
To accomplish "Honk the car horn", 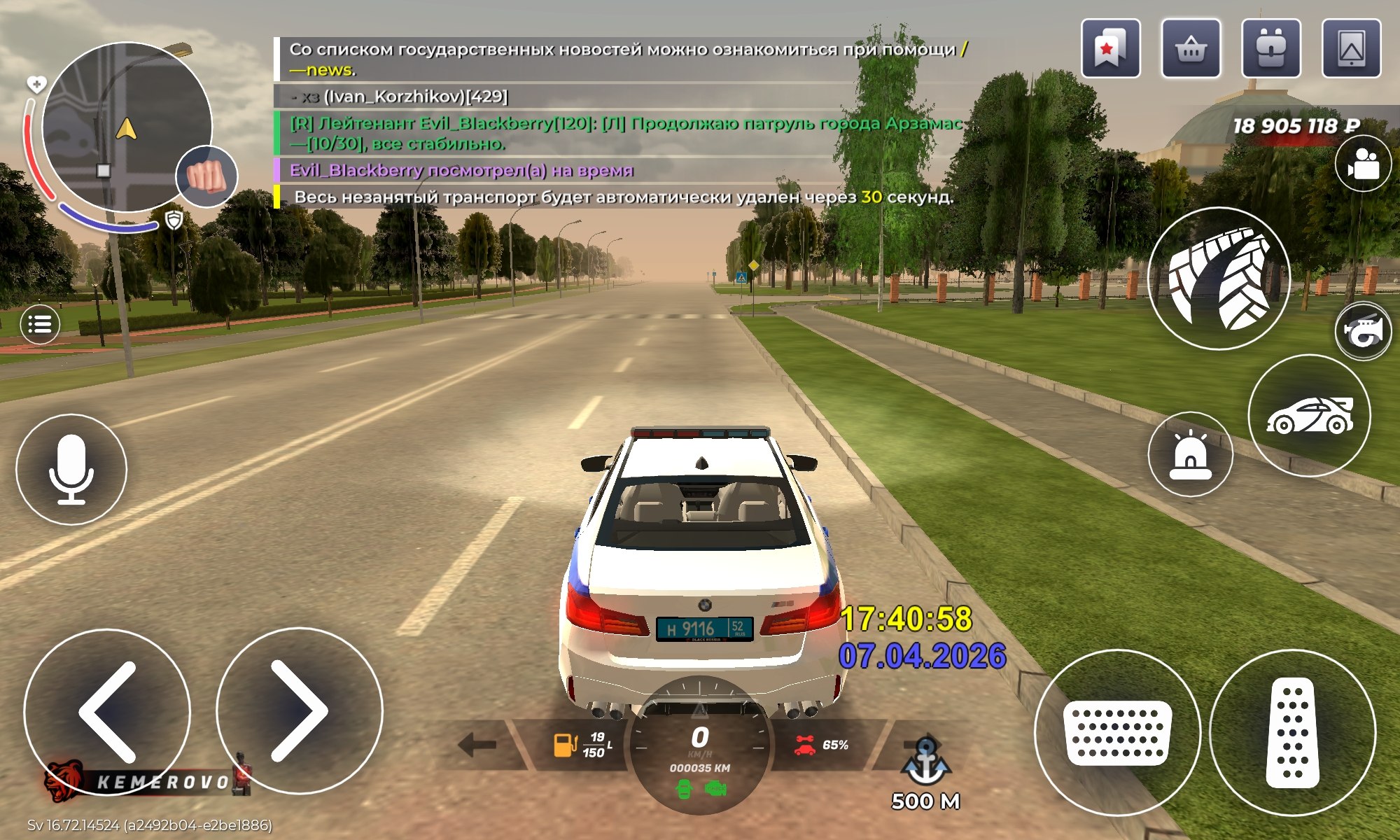I will (1363, 331).
